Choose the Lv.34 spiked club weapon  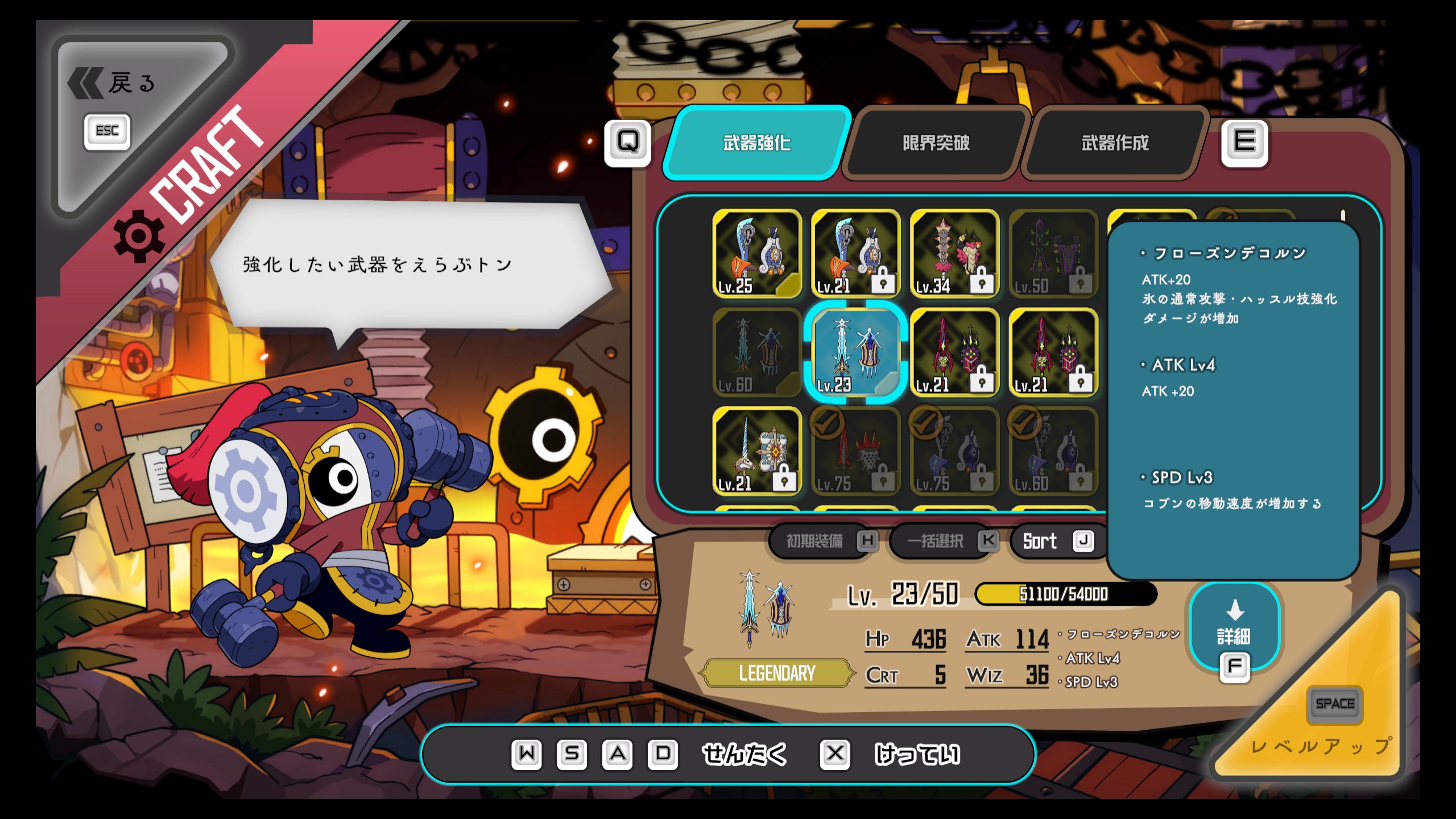click(x=954, y=254)
